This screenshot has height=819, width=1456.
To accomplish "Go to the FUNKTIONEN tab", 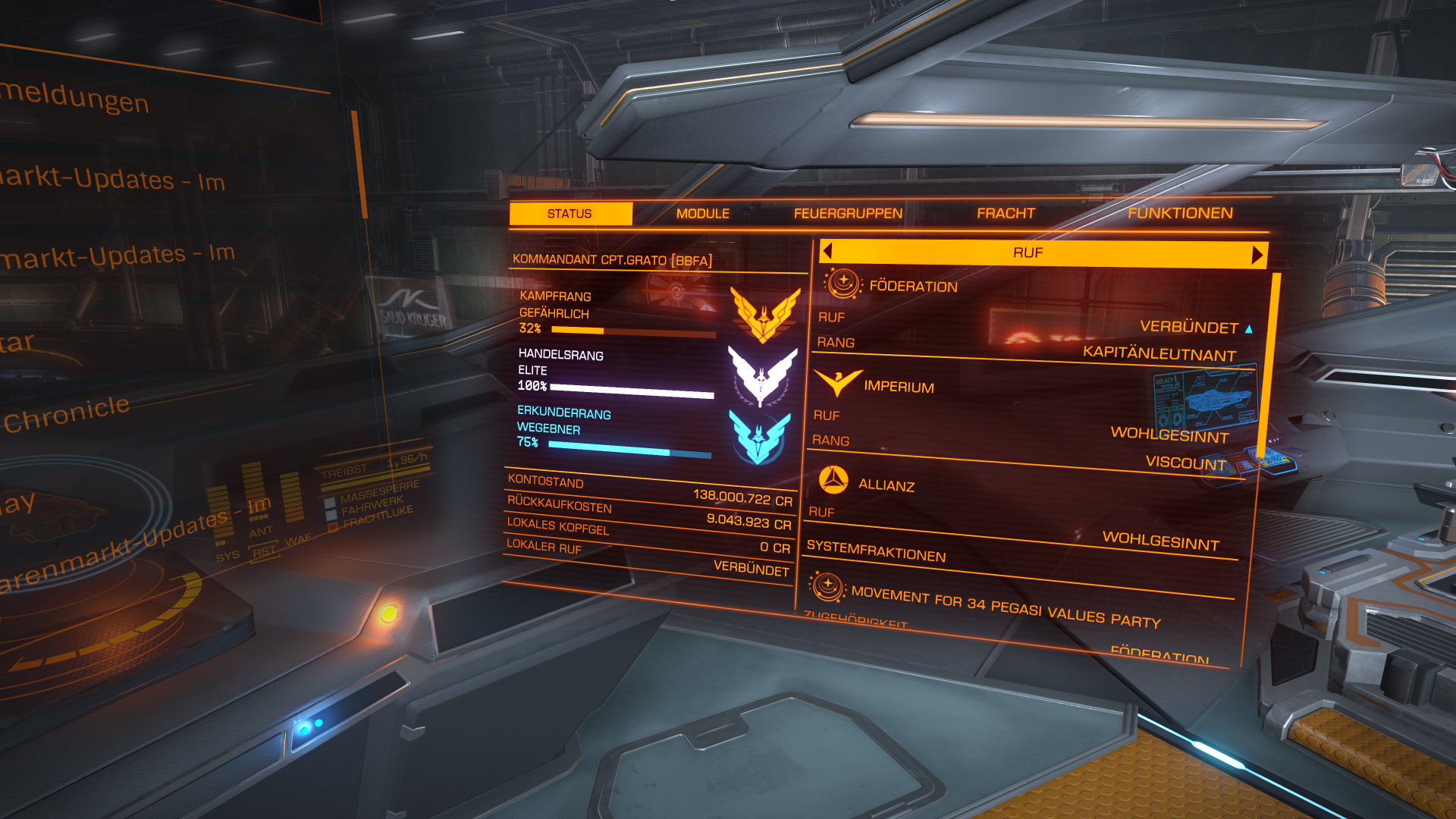I will [x=1180, y=214].
